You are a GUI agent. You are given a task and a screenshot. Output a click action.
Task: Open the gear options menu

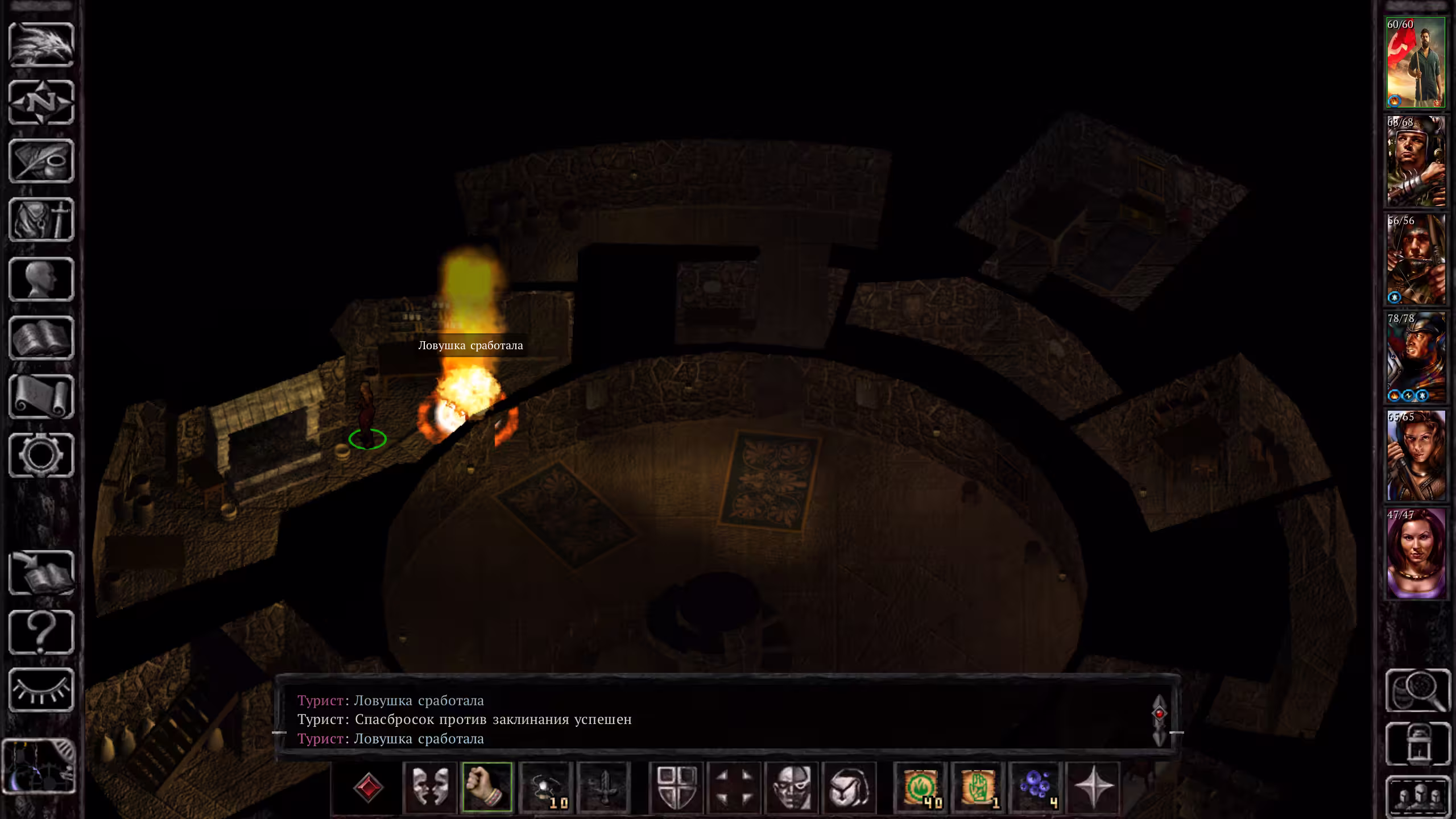click(42, 455)
